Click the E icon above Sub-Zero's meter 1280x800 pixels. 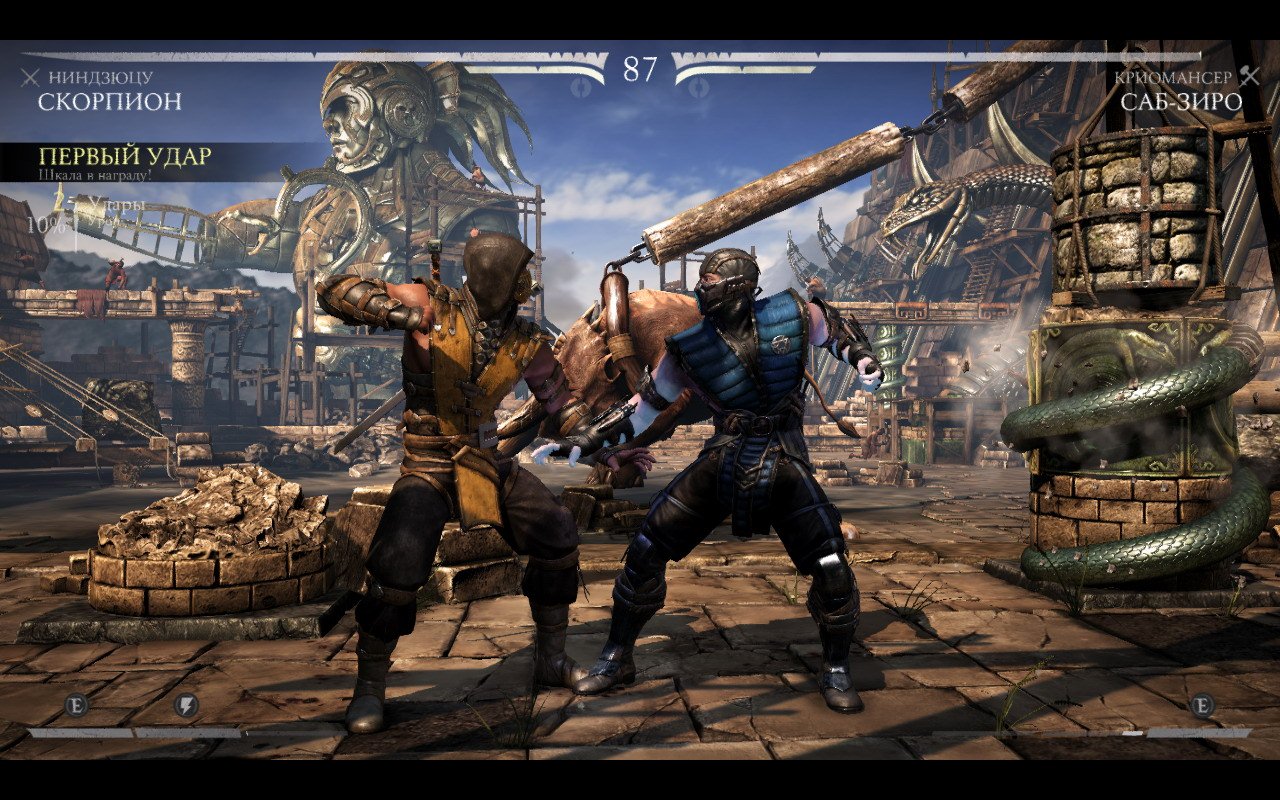[x=1202, y=706]
